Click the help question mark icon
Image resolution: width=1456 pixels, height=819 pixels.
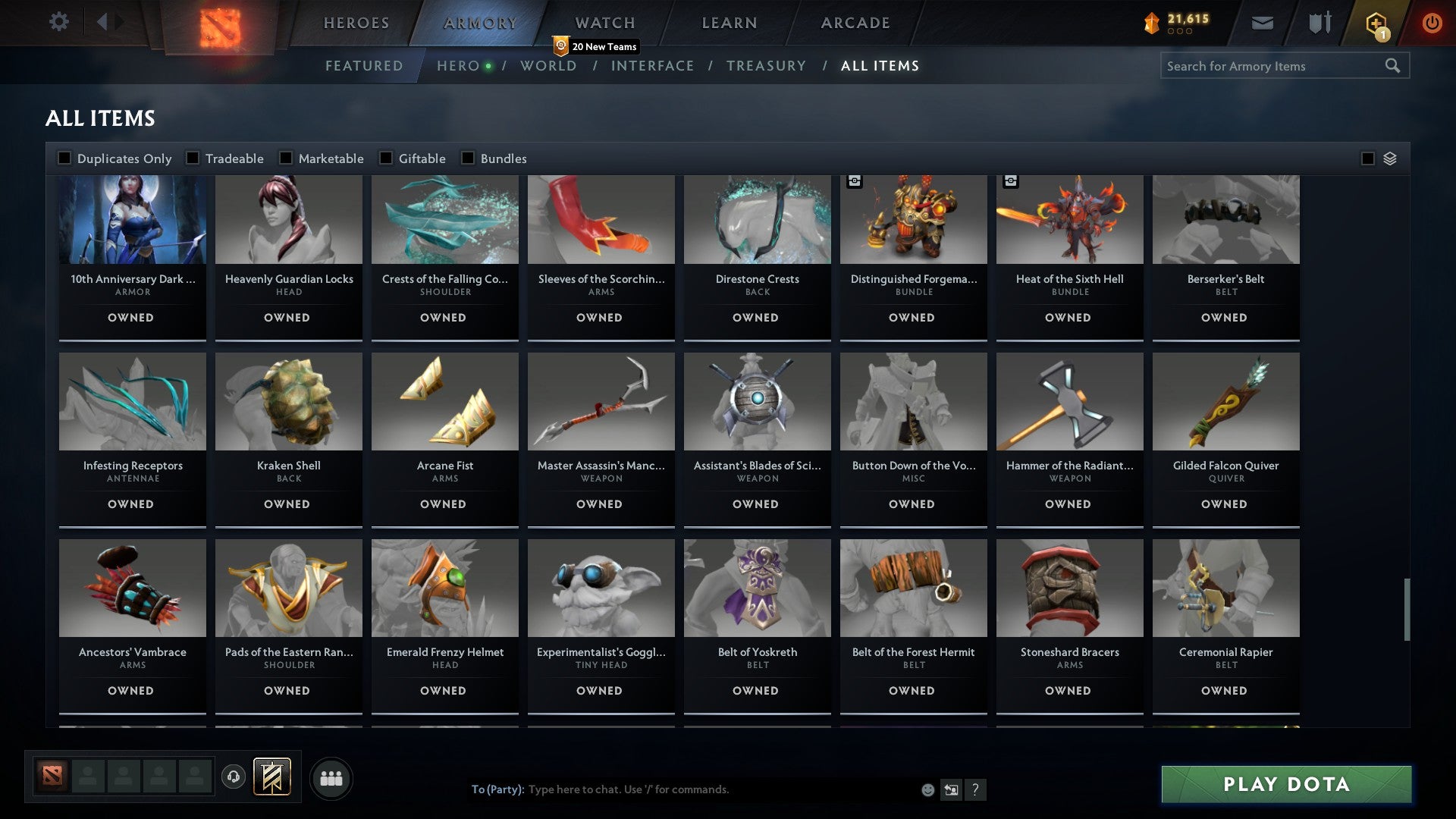pyautogui.click(x=976, y=789)
